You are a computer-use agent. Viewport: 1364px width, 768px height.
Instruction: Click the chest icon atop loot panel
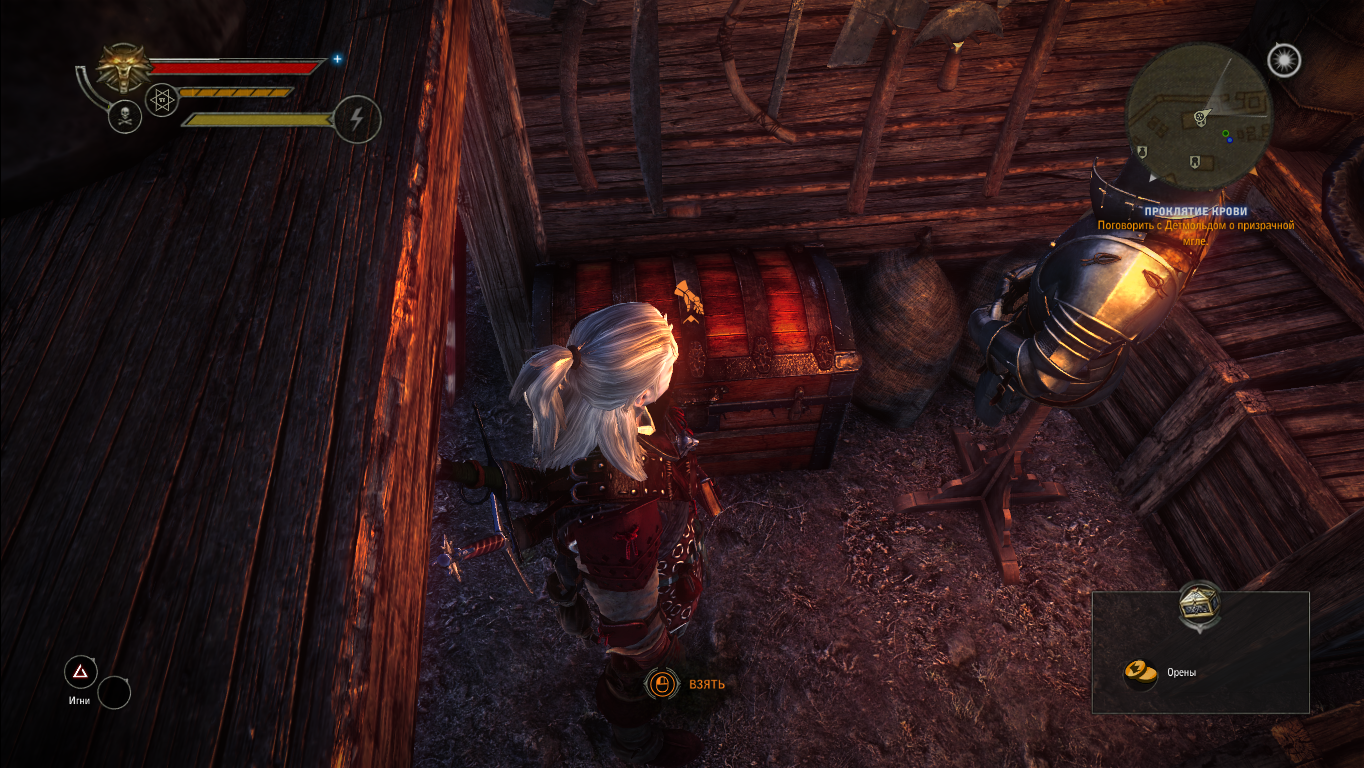tap(1200, 604)
